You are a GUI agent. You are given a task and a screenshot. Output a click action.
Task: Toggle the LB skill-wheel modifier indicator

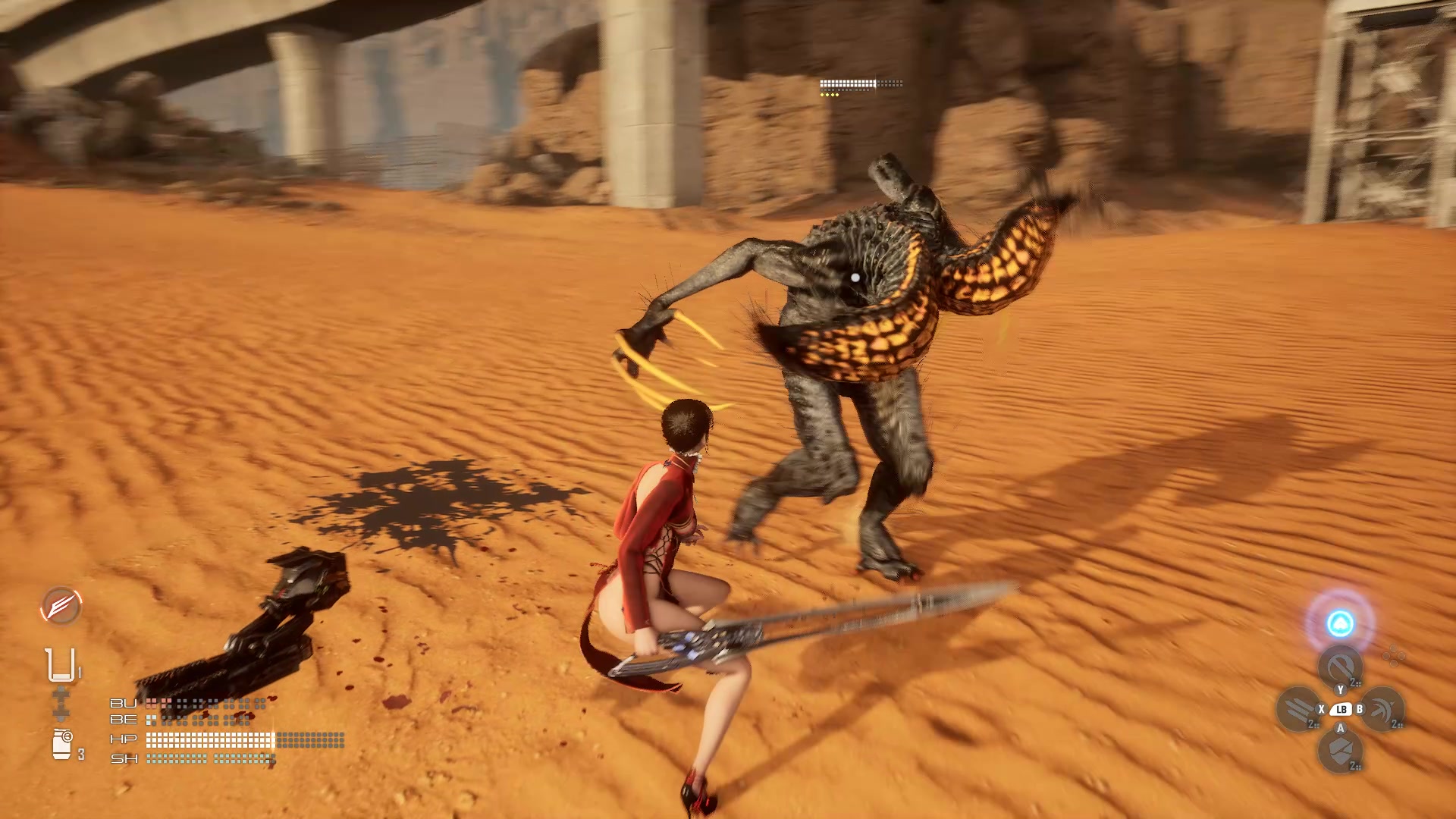pos(1341,709)
